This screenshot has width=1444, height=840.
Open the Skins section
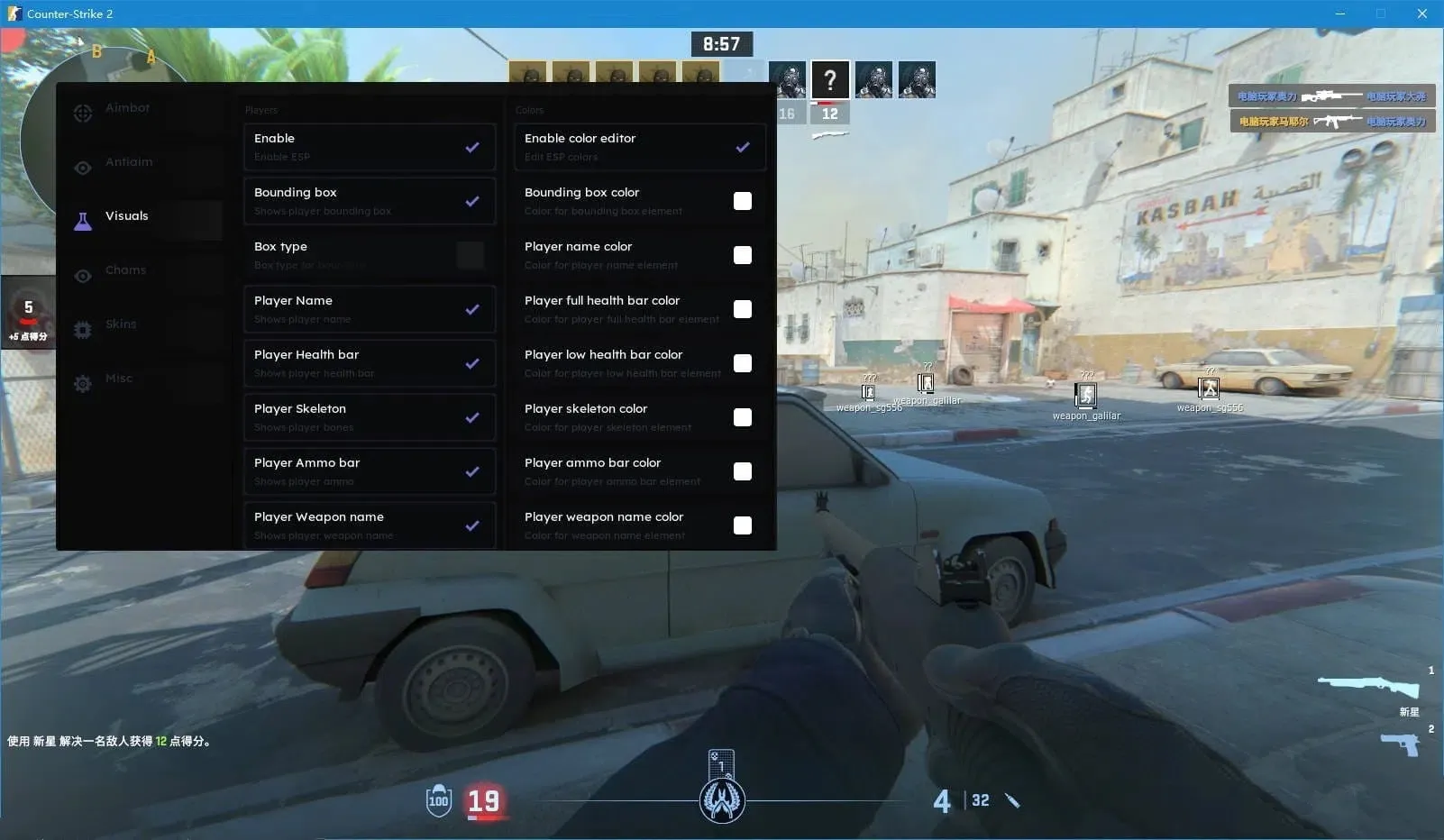click(x=121, y=324)
